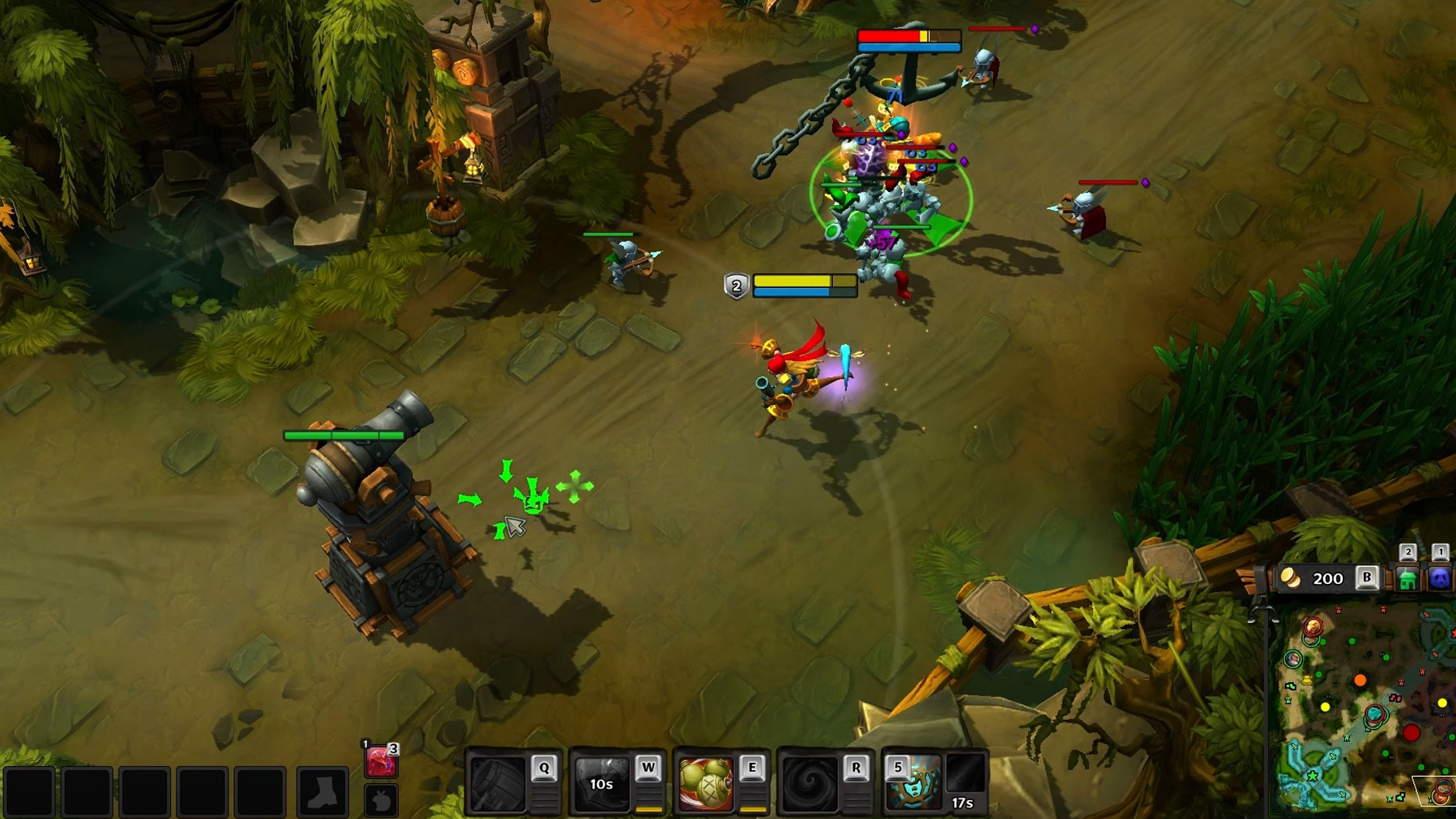Trigger the swirl R ultimate ability

pyautogui.click(x=810, y=783)
